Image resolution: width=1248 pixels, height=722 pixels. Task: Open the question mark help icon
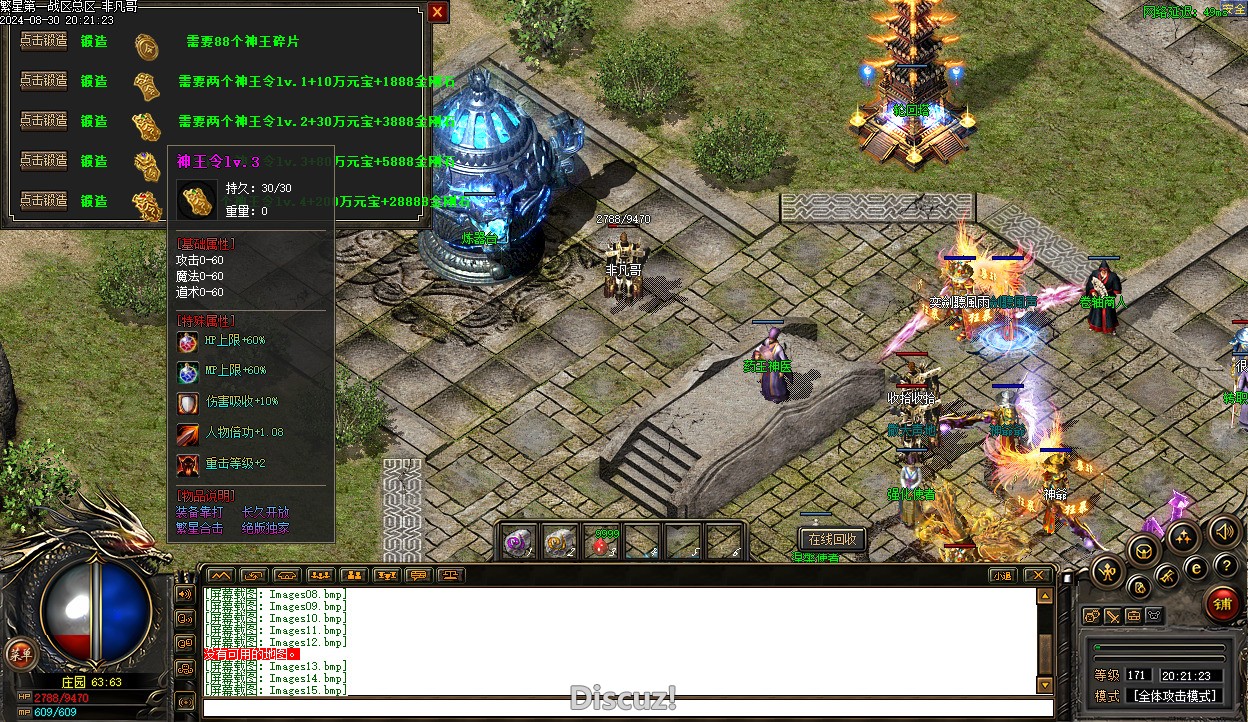[x=1226, y=565]
